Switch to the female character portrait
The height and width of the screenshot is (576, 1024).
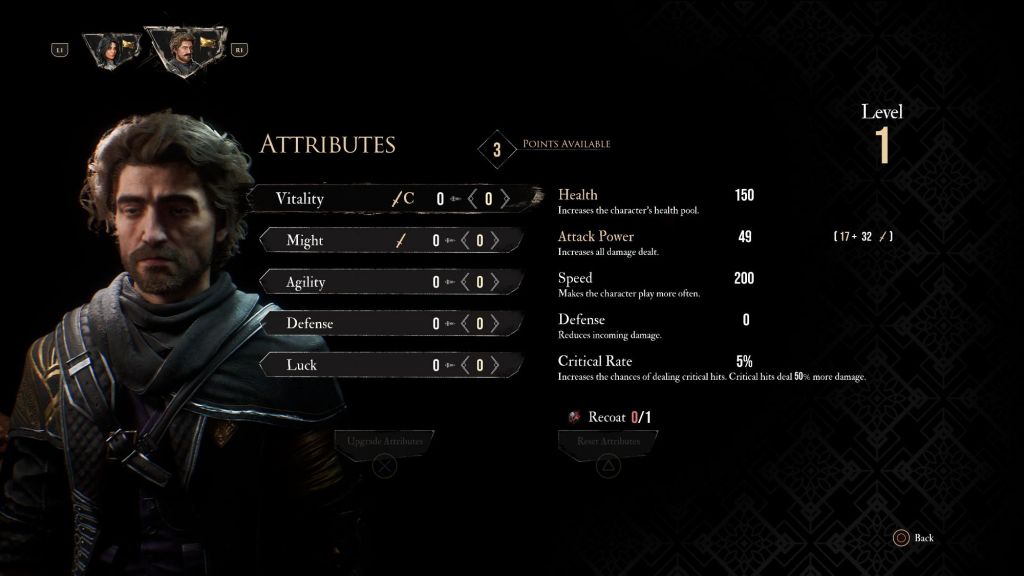pos(111,48)
